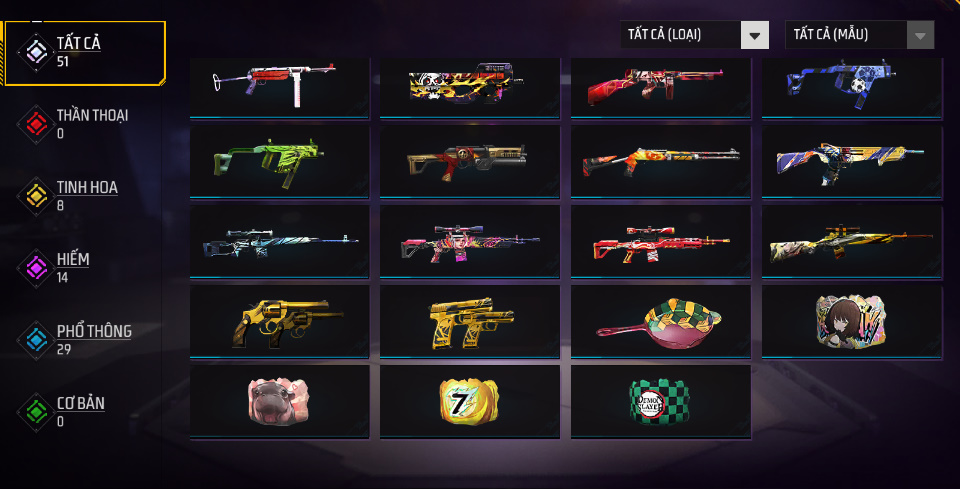
Task: Pick the orange flame shotgun skin
Action: 660,161
